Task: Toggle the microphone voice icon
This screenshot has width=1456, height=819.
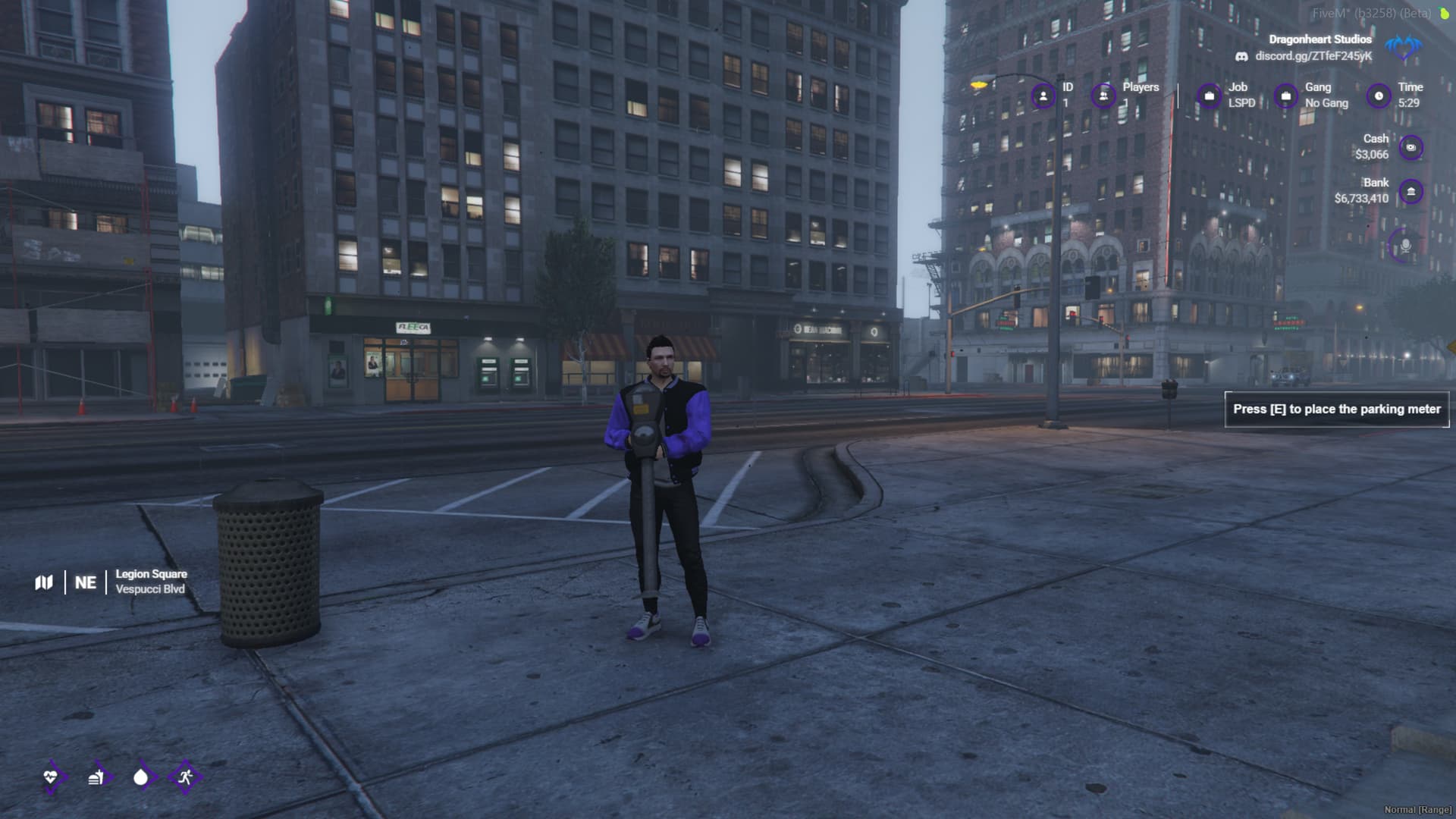Action: 1404,246
